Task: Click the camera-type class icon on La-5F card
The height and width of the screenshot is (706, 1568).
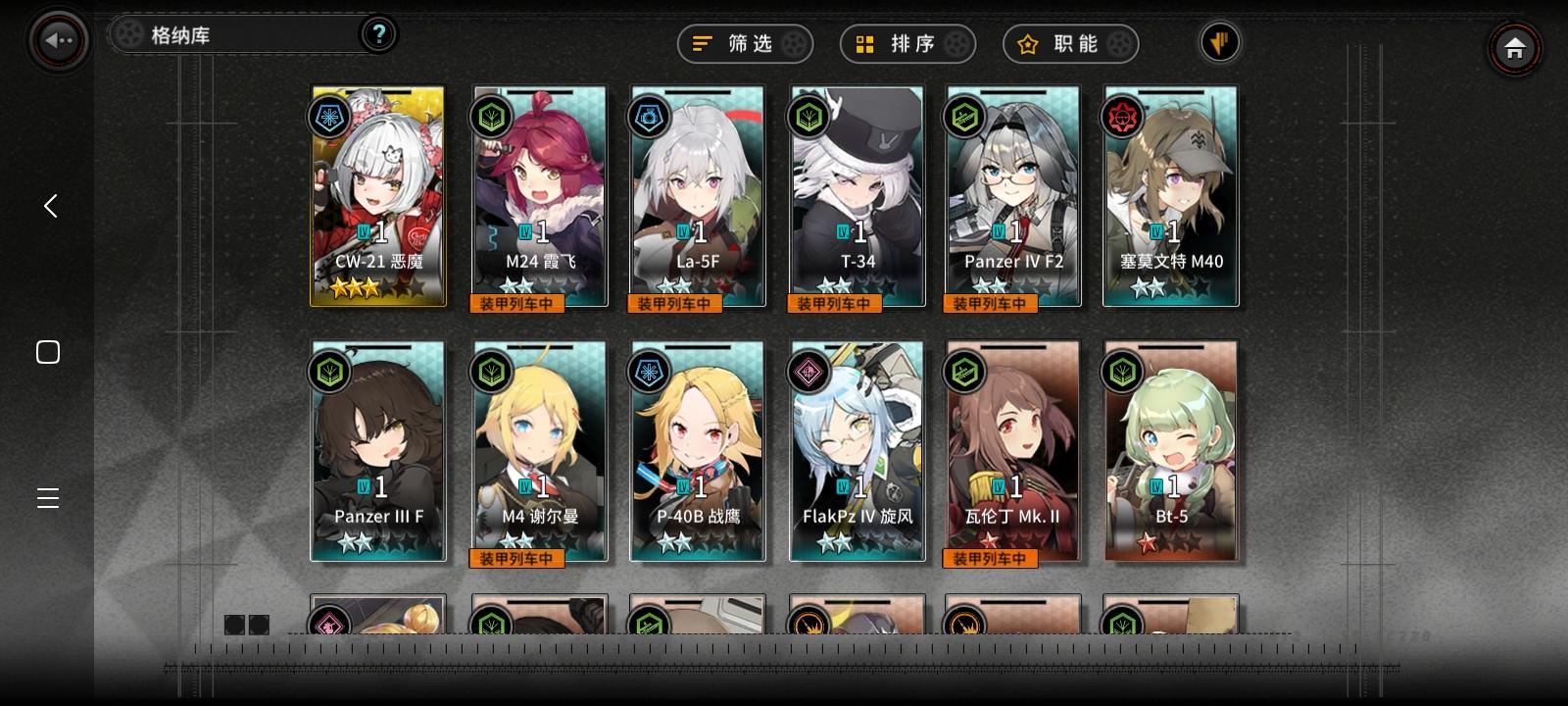Action: 650,118
